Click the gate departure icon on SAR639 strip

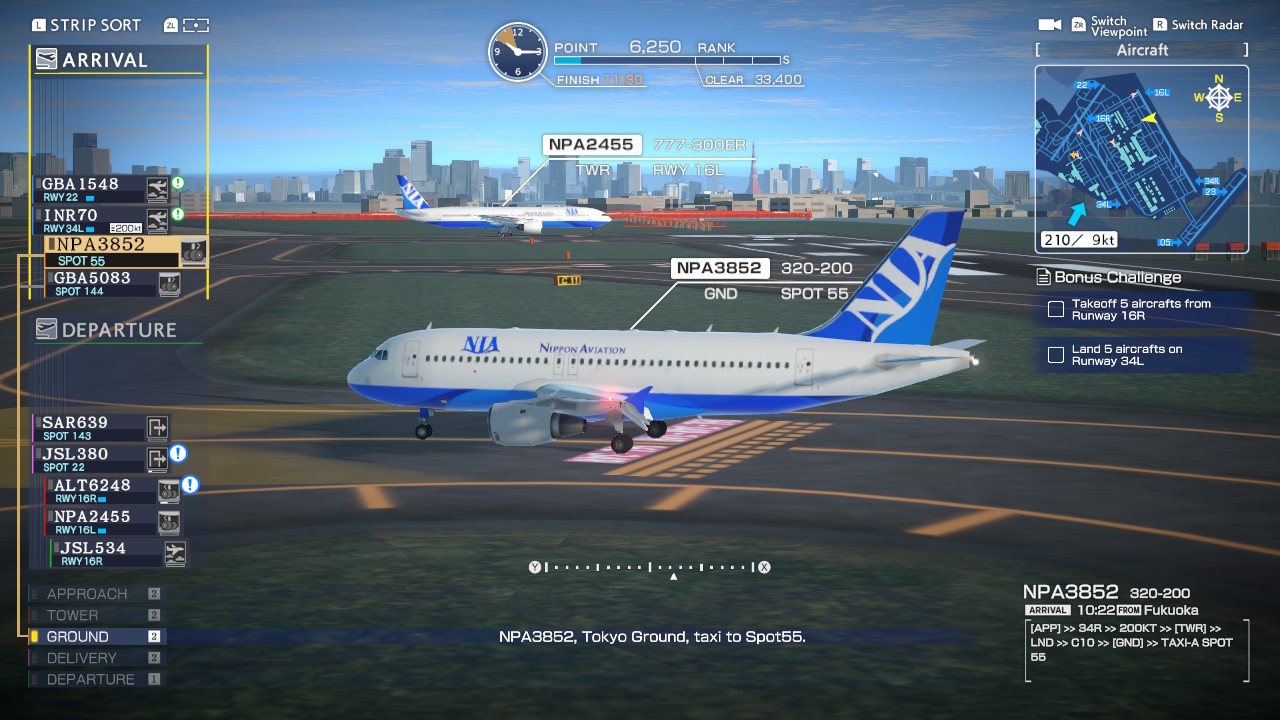[156, 428]
